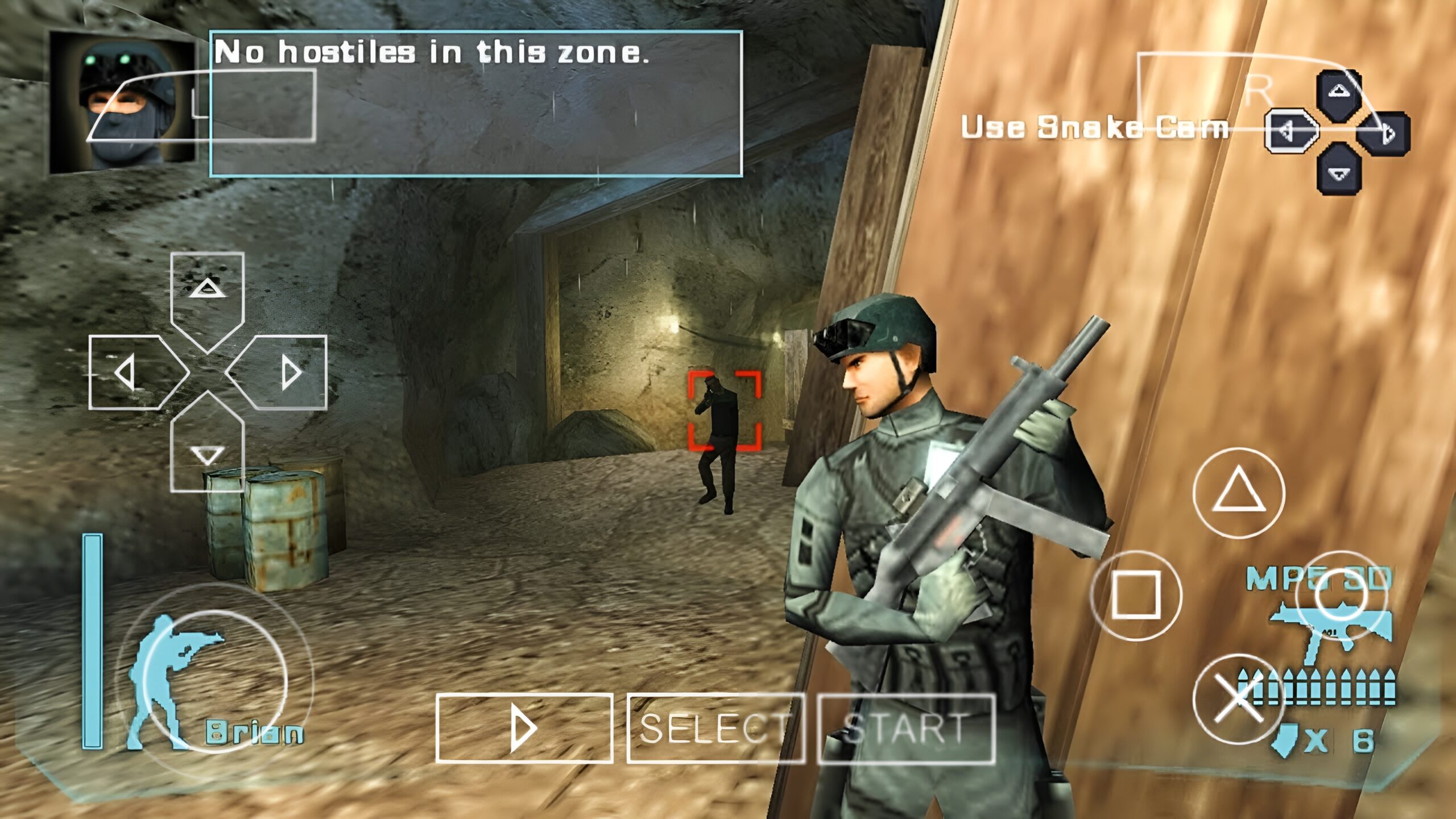Toggle the emulator fast-forward arrow button
The height and width of the screenshot is (819, 1456).
click(x=524, y=728)
